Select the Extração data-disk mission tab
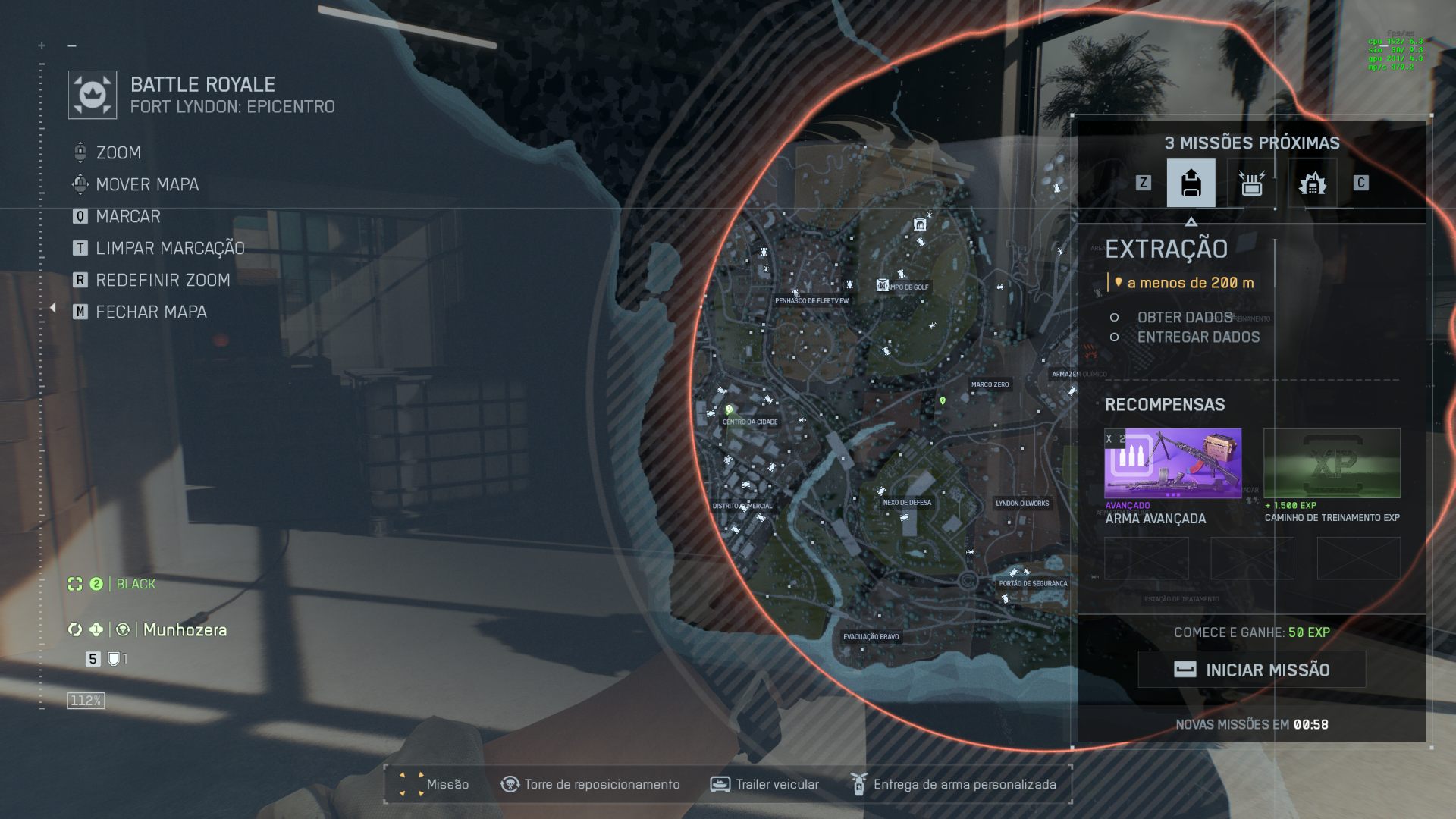The image size is (1456, 819). tap(1191, 183)
